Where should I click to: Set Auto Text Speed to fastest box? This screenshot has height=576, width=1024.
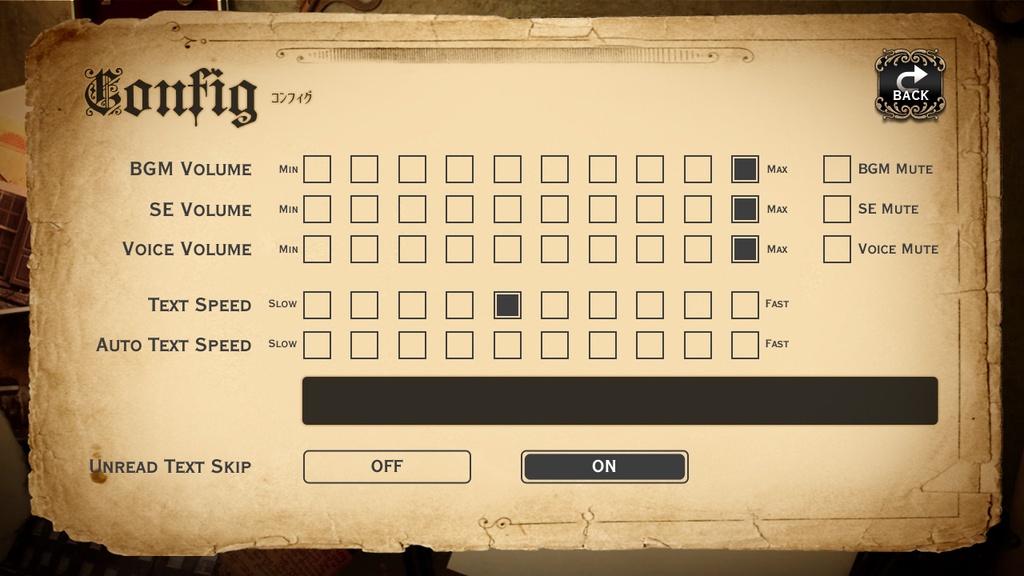[x=745, y=345]
